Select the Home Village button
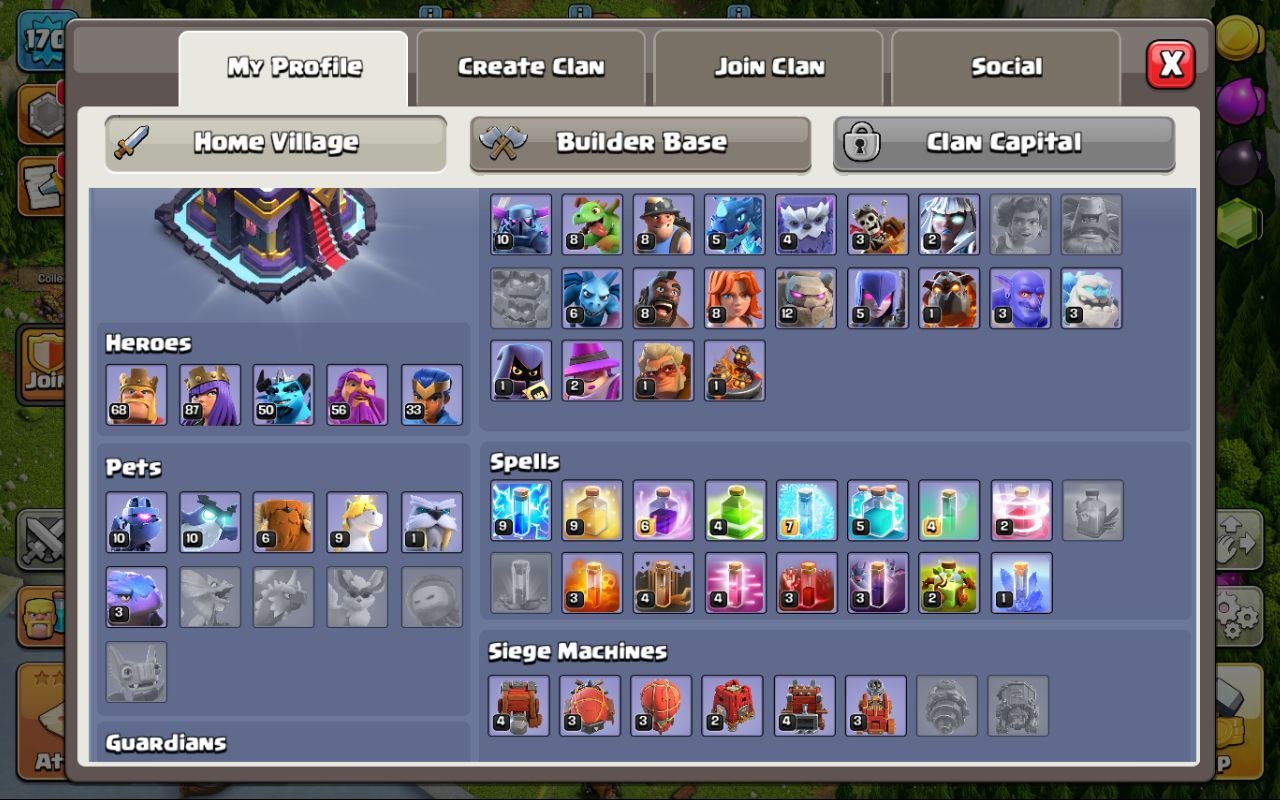The width and height of the screenshot is (1280, 800). [x=275, y=143]
